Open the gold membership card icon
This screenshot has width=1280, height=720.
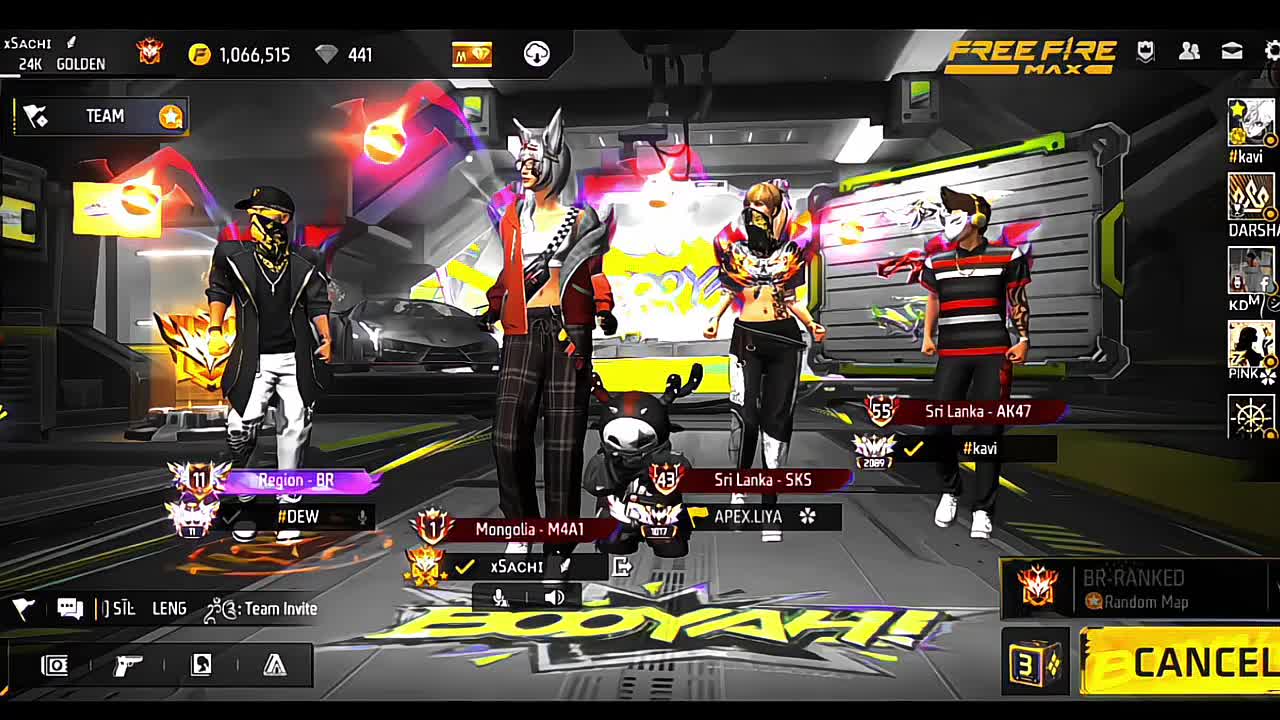472,54
